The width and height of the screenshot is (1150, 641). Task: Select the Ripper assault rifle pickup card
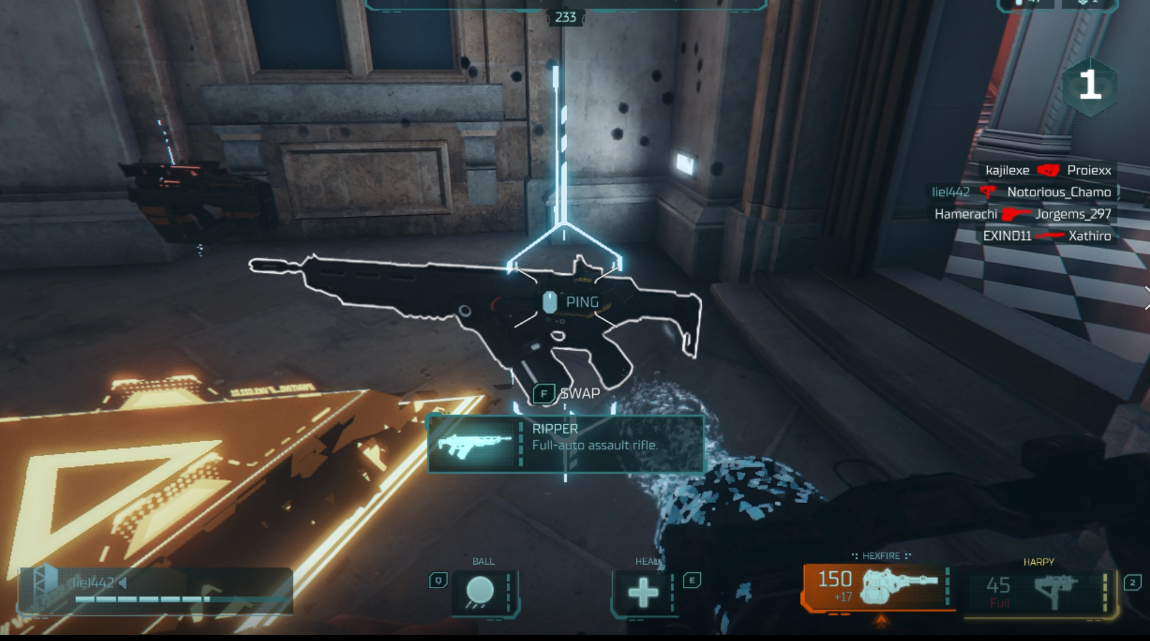click(x=566, y=444)
